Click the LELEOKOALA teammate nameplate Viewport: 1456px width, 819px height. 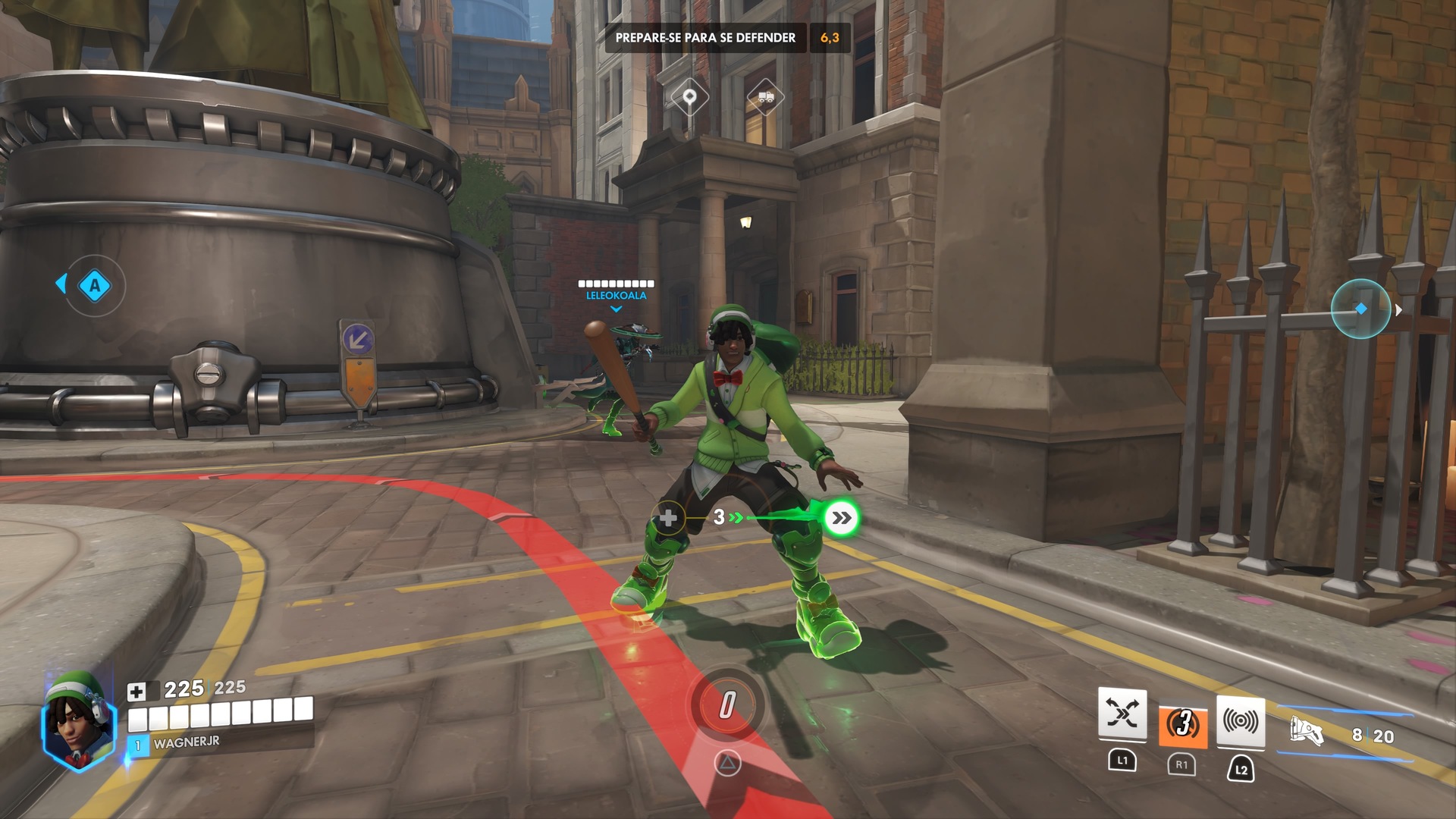(x=616, y=295)
